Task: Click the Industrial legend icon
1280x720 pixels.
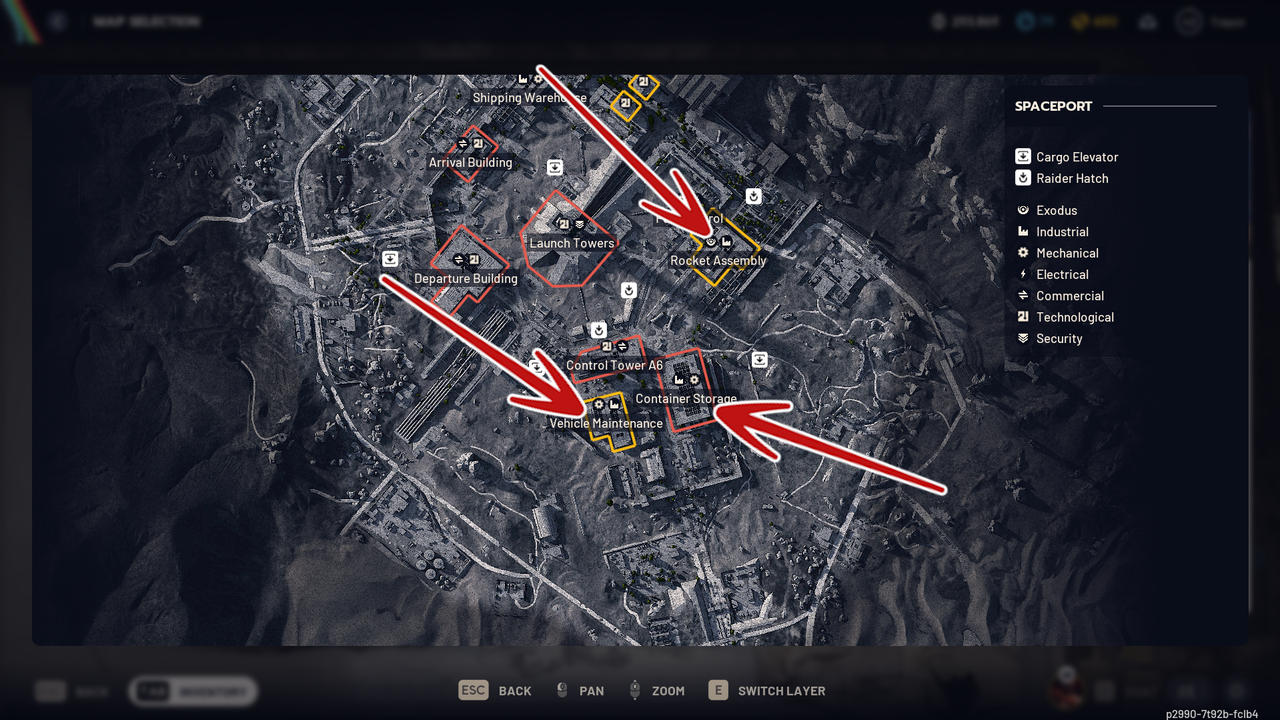Action: click(1023, 231)
